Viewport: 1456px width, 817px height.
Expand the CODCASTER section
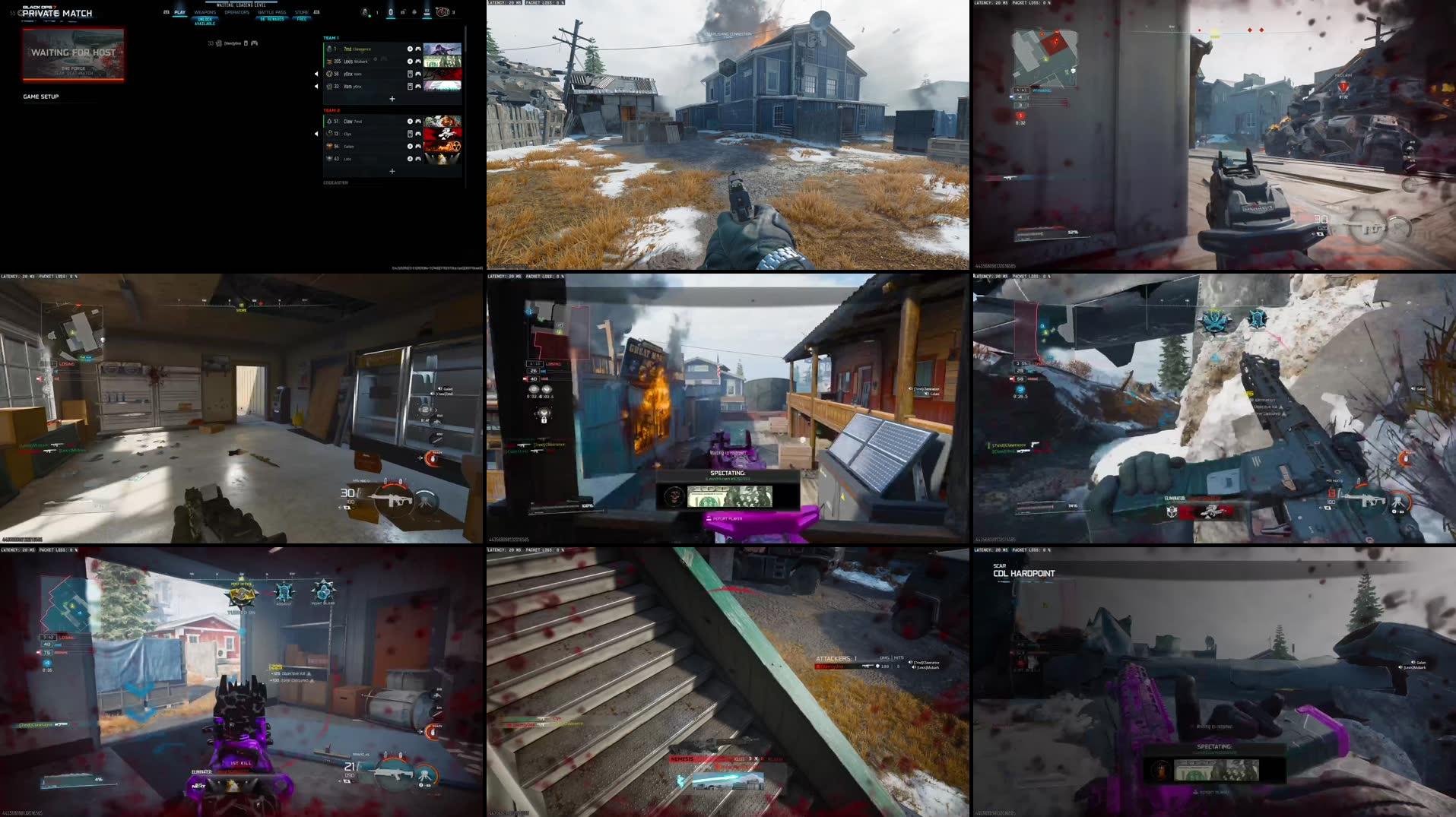point(335,182)
